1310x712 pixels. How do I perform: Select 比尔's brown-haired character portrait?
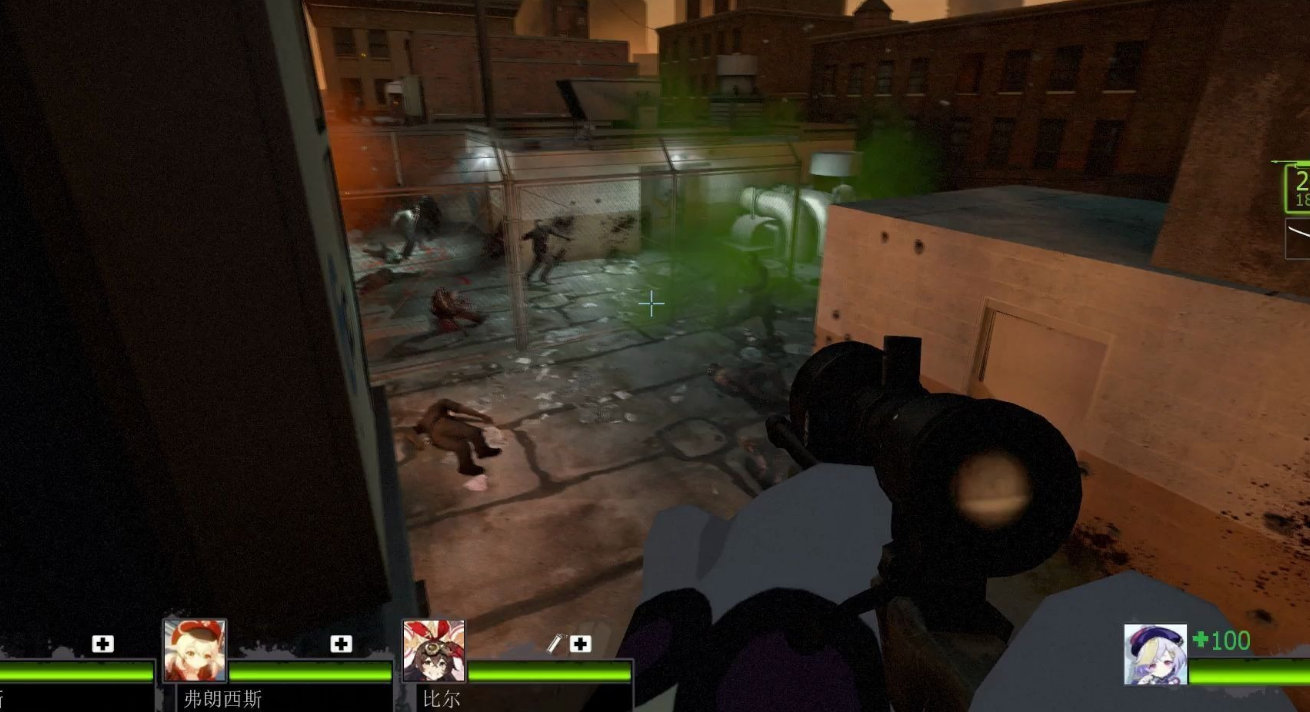click(x=434, y=650)
